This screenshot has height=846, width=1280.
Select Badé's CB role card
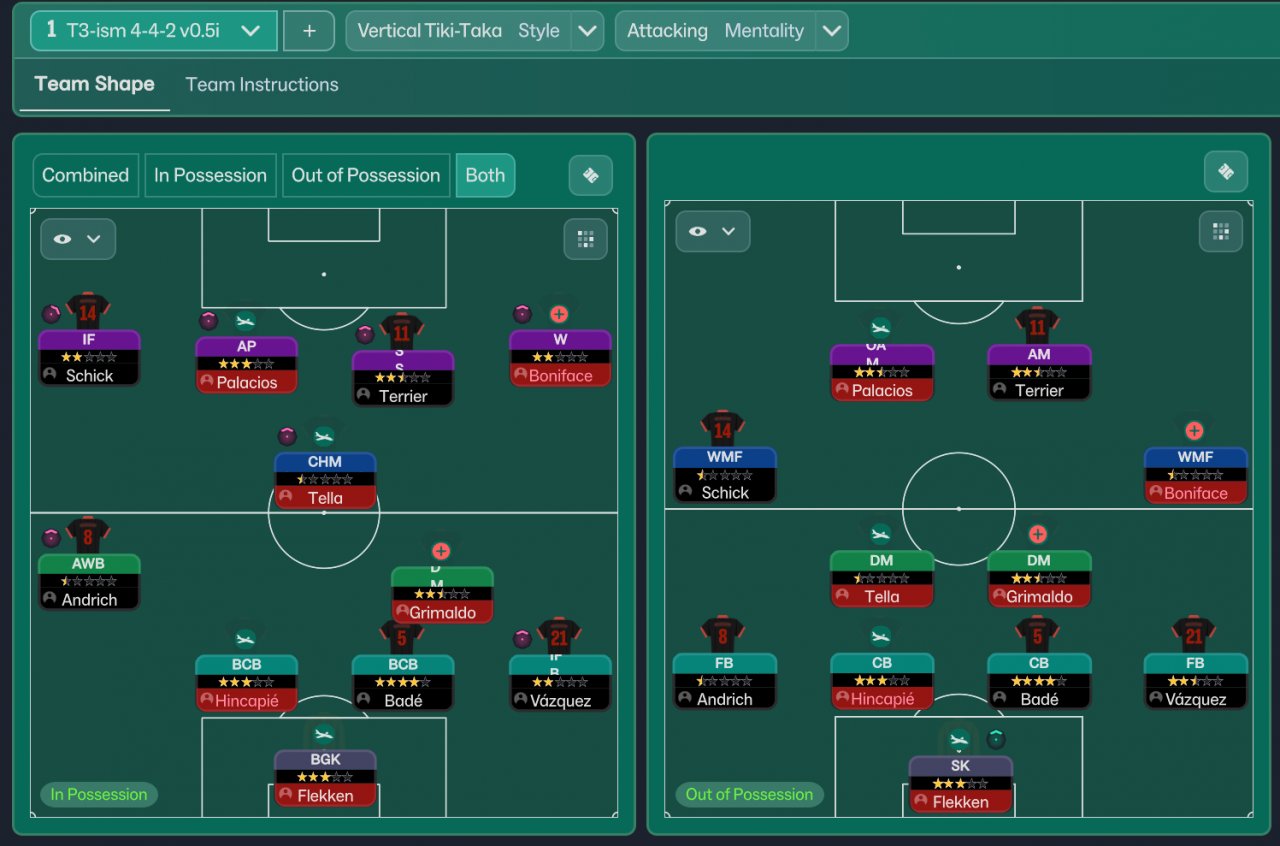(x=1039, y=681)
